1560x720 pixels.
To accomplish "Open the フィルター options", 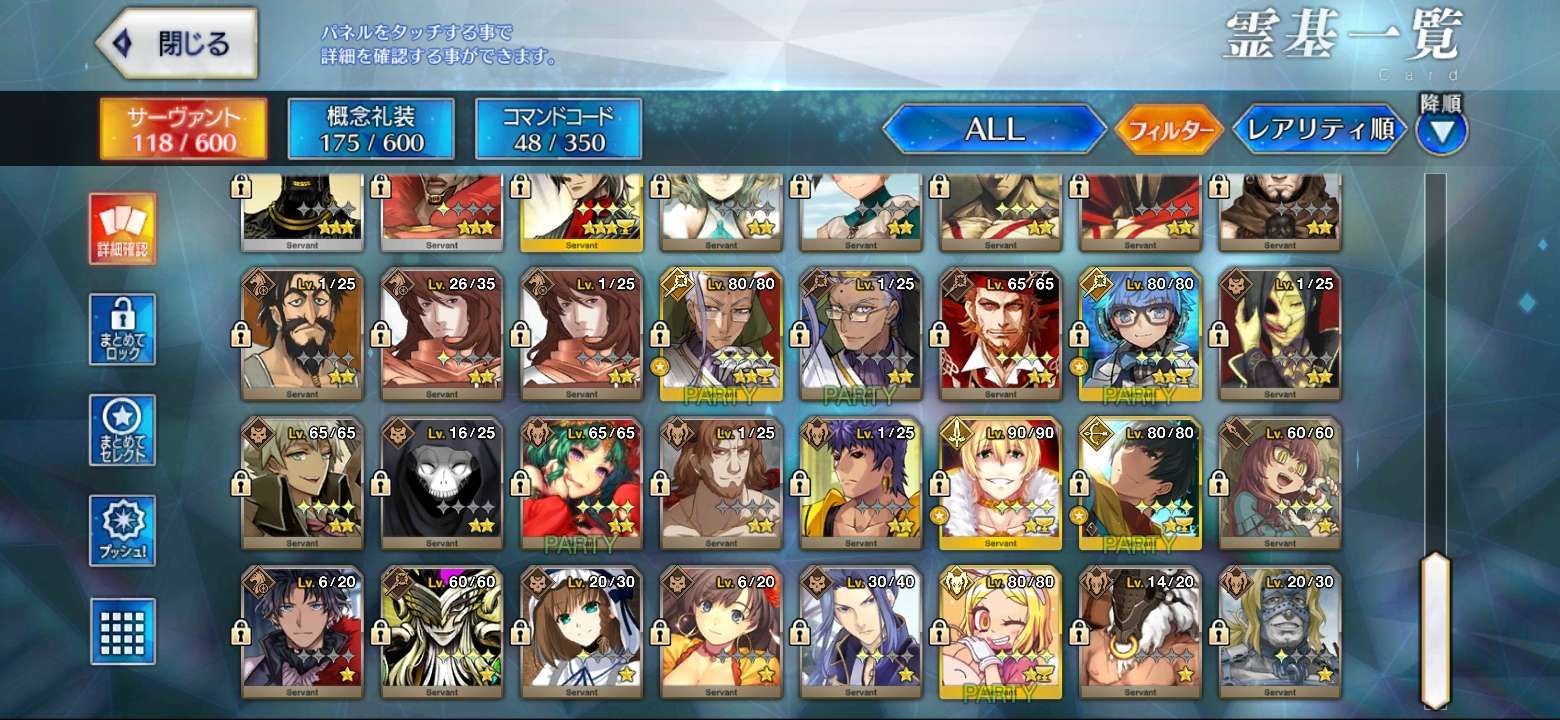I will 1169,130.
